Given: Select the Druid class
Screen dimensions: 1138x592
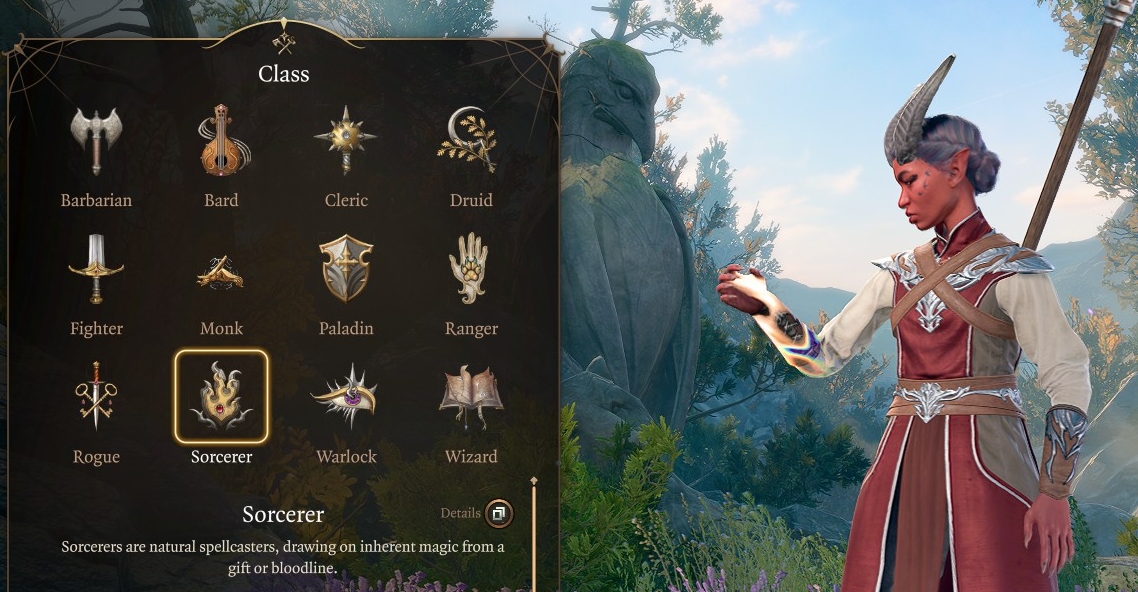Looking at the screenshot, I should [x=470, y=142].
